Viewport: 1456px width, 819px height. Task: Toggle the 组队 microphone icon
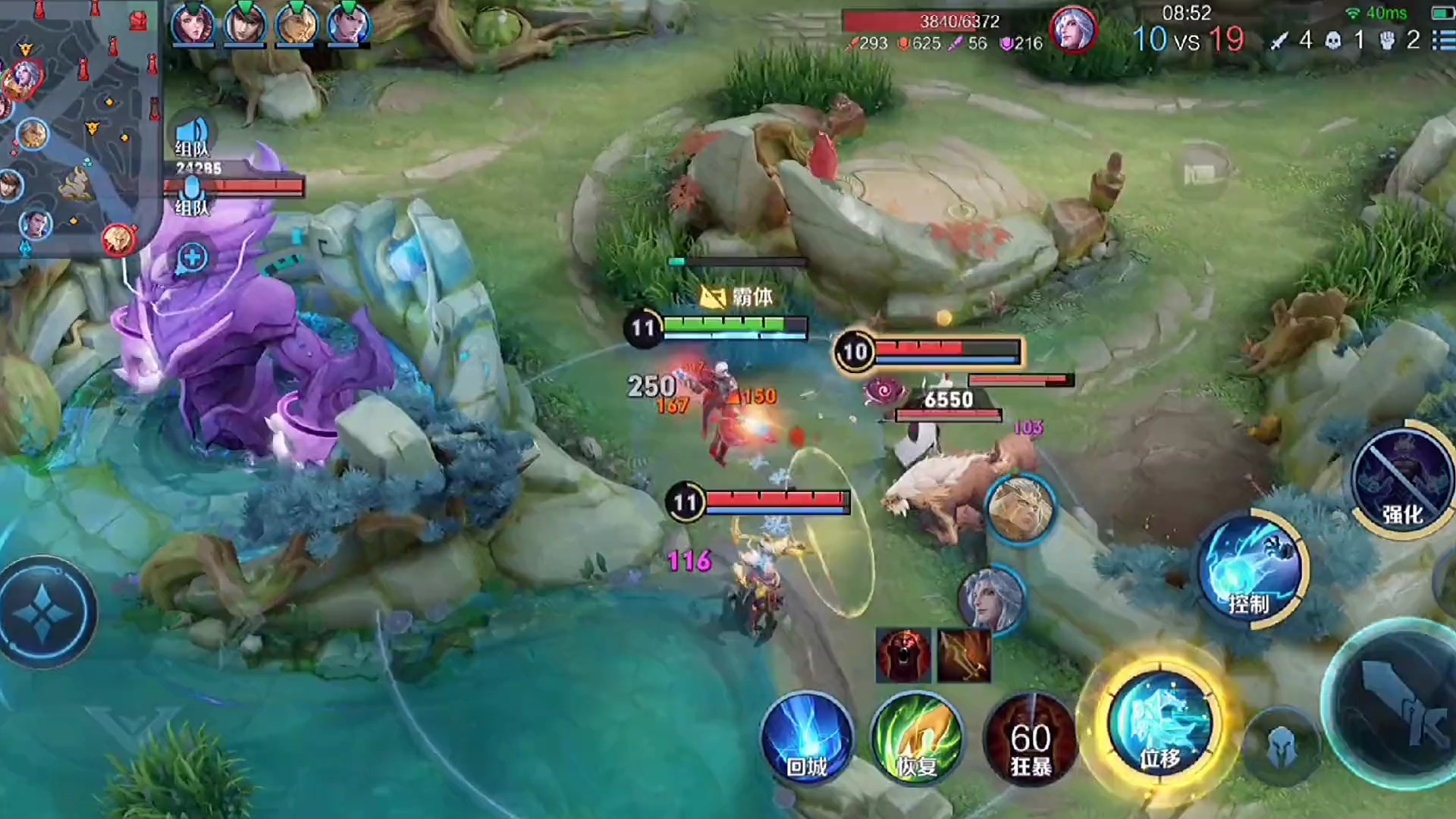(193, 193)
